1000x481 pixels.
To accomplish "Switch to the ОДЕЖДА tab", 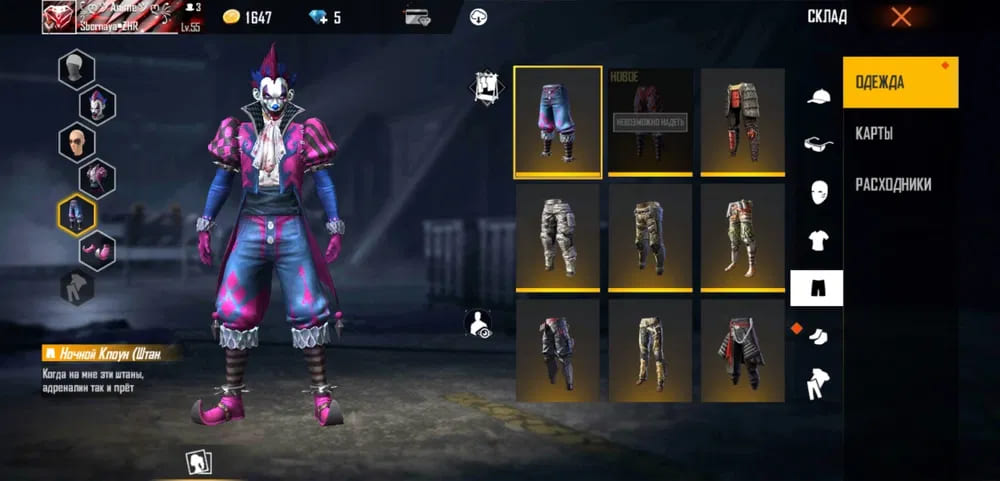I will 900,82.
